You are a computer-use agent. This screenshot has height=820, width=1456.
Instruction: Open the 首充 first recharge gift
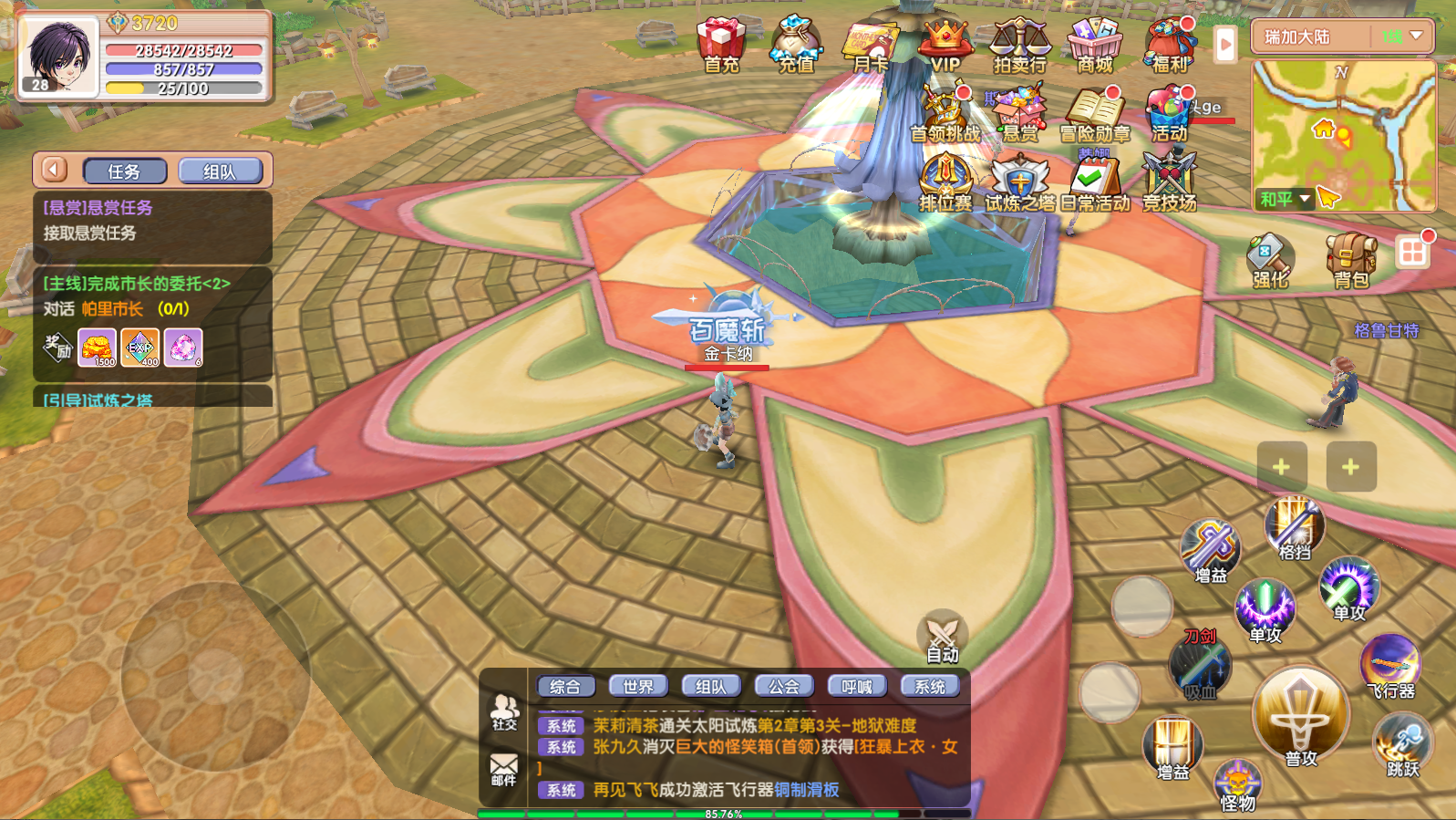[x=721, y=44]
